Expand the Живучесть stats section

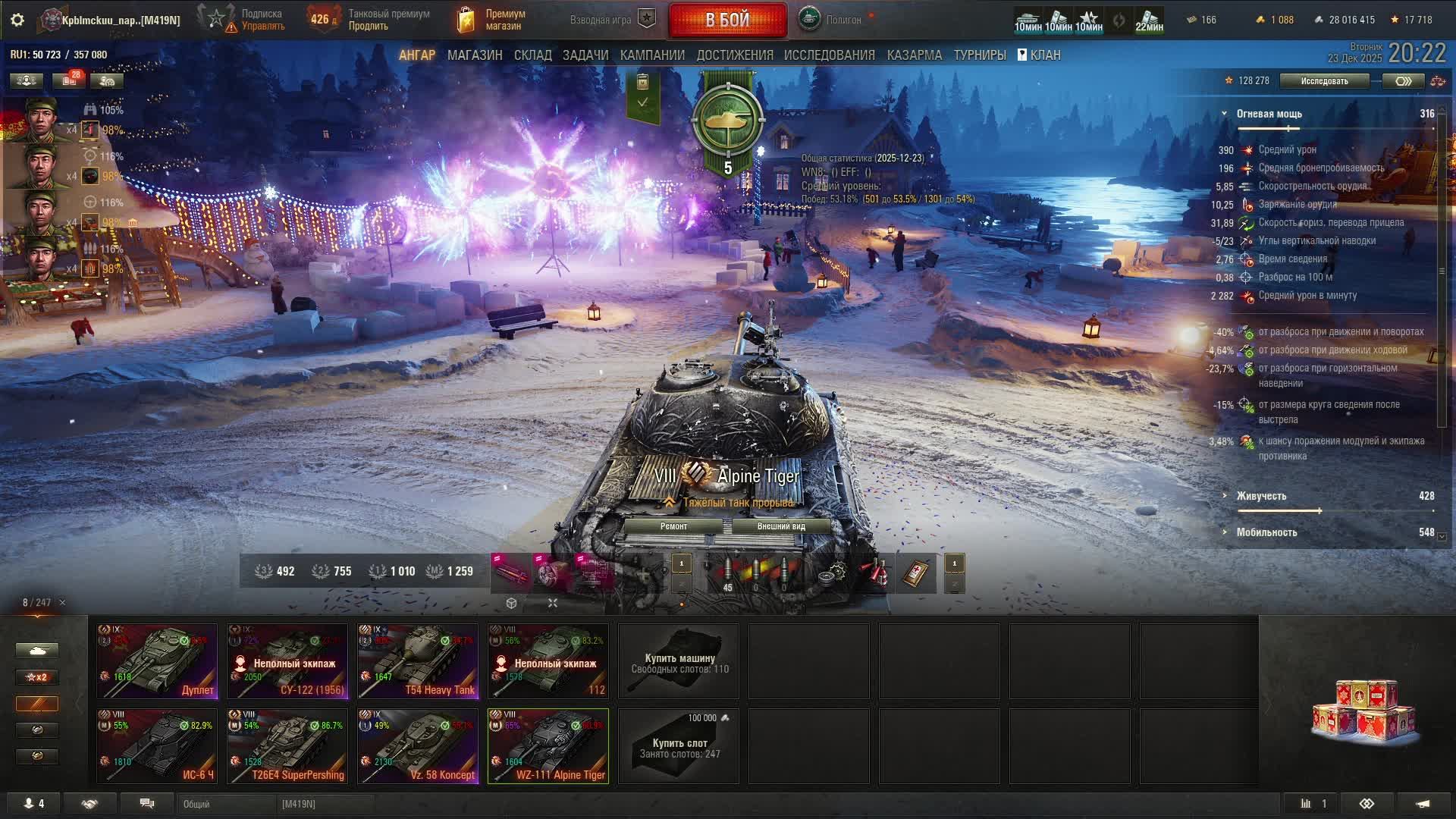point(1261,496)
